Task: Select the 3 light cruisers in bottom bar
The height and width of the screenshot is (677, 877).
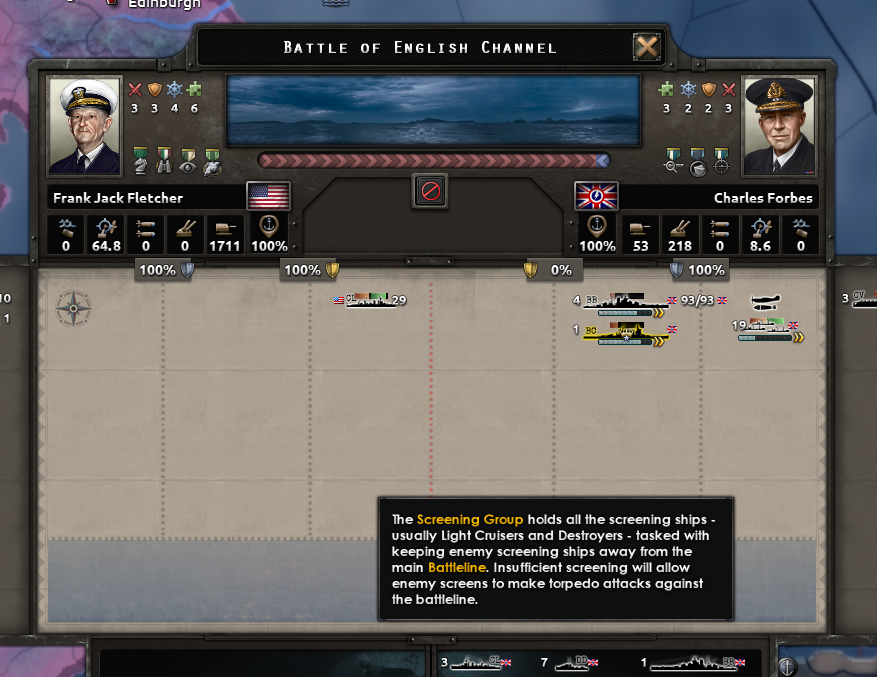Action: click(477, 662)
